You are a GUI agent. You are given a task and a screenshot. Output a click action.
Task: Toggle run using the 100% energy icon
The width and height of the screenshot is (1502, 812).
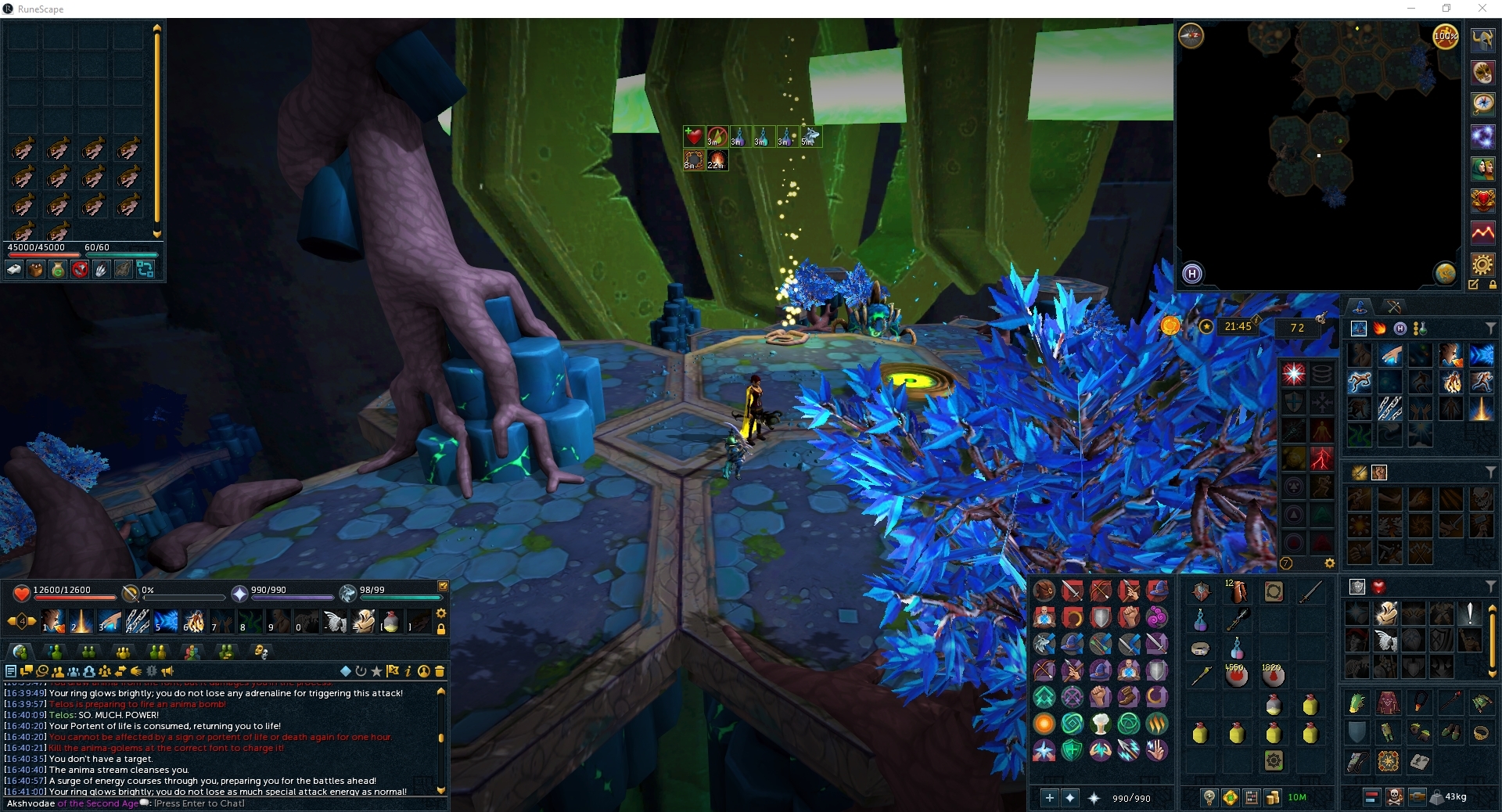[1446, 37]
